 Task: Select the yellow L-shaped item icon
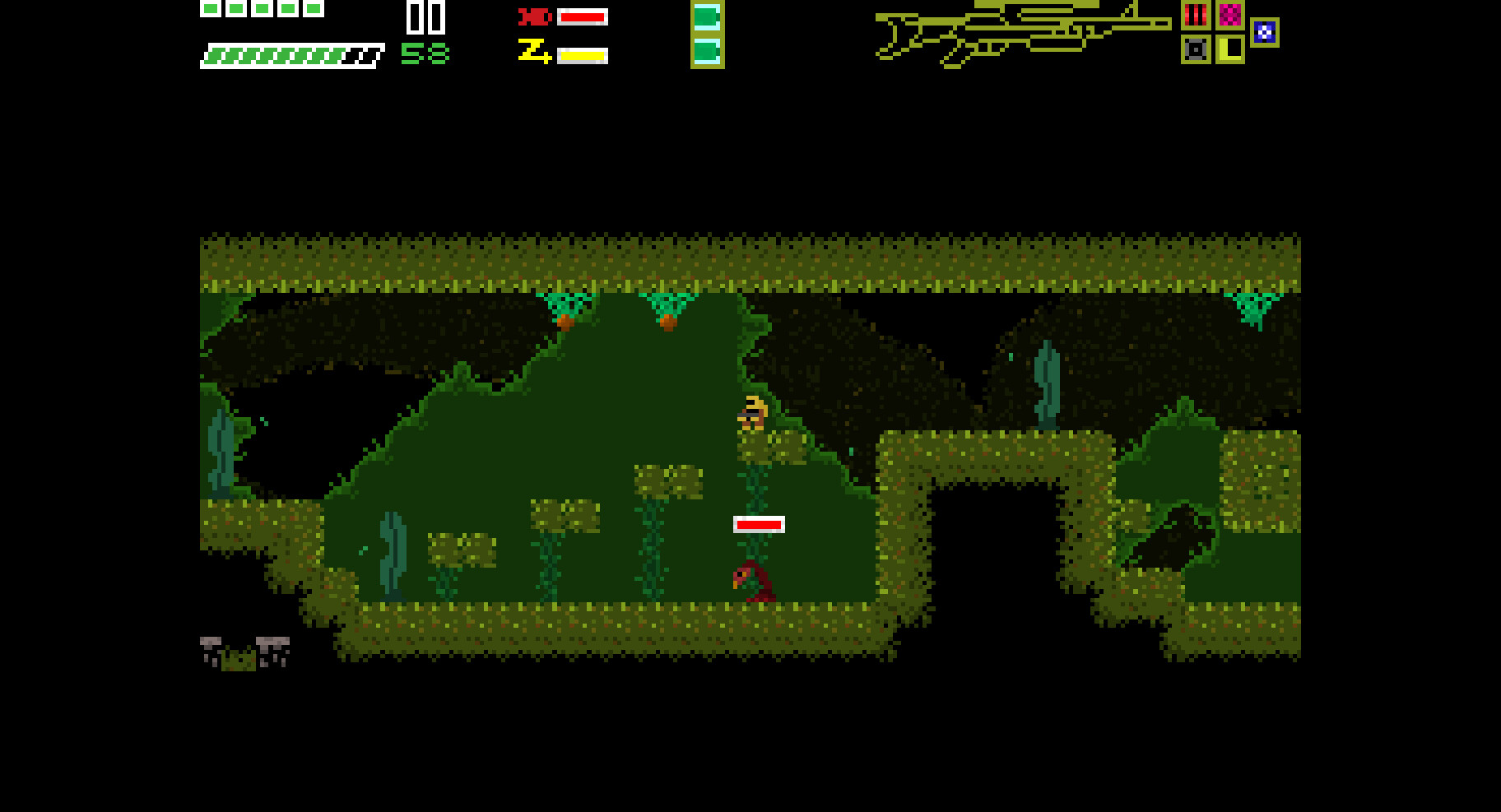[1230, 49]
